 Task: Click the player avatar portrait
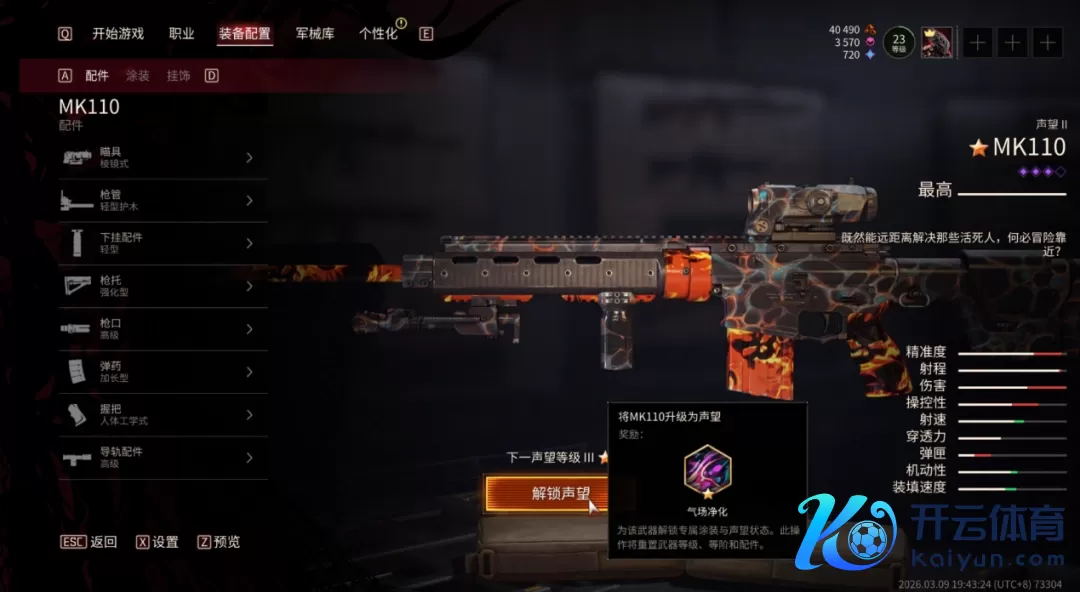click(x=937, y=43)
